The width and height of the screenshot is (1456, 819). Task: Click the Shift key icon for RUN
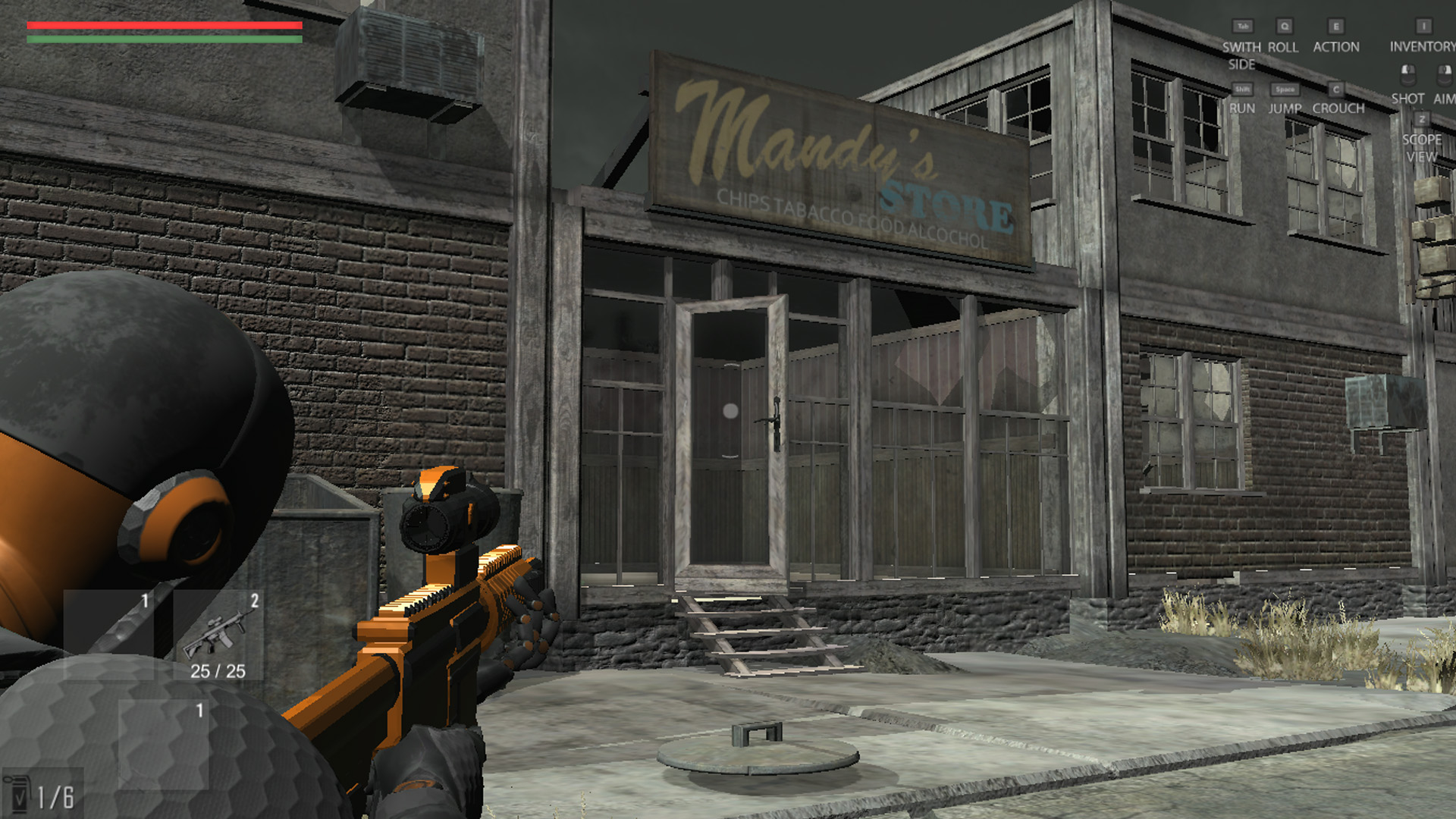pyautogui.click(x=1244, y=89)
